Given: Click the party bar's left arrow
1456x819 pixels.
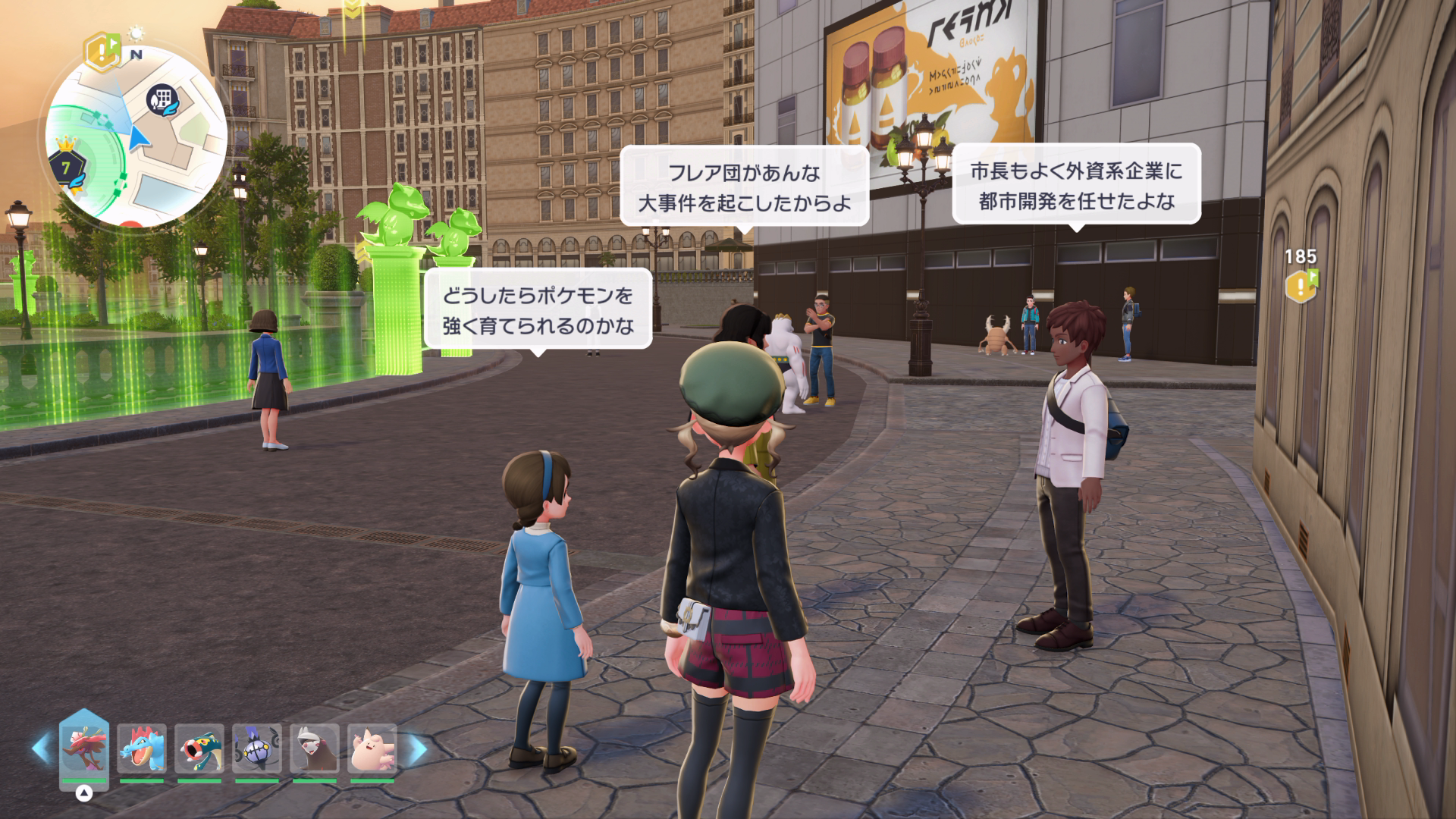Looking at the screenshot, I should click(40, 748).
